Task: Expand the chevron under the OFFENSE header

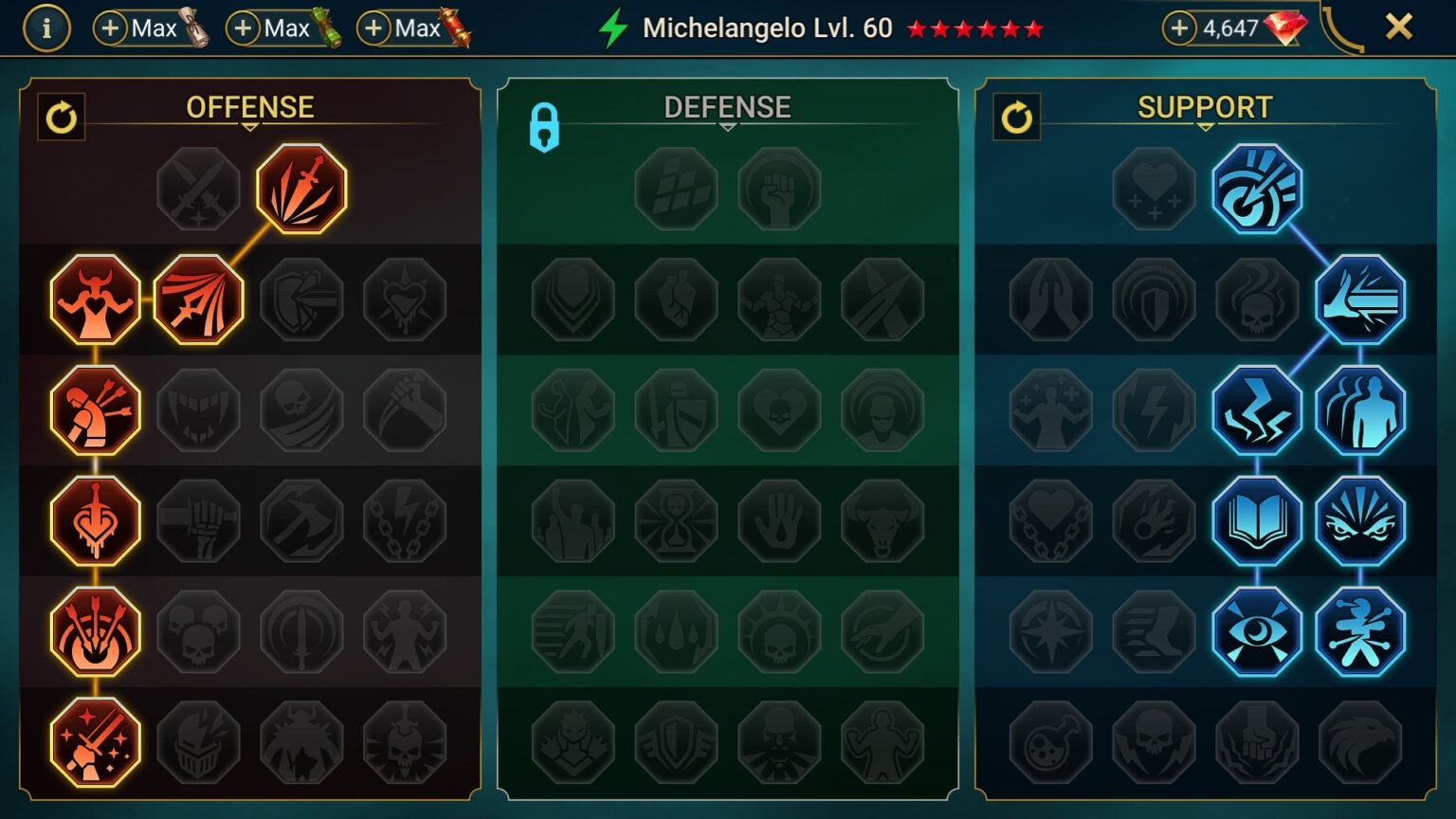Action: point(249,125)
